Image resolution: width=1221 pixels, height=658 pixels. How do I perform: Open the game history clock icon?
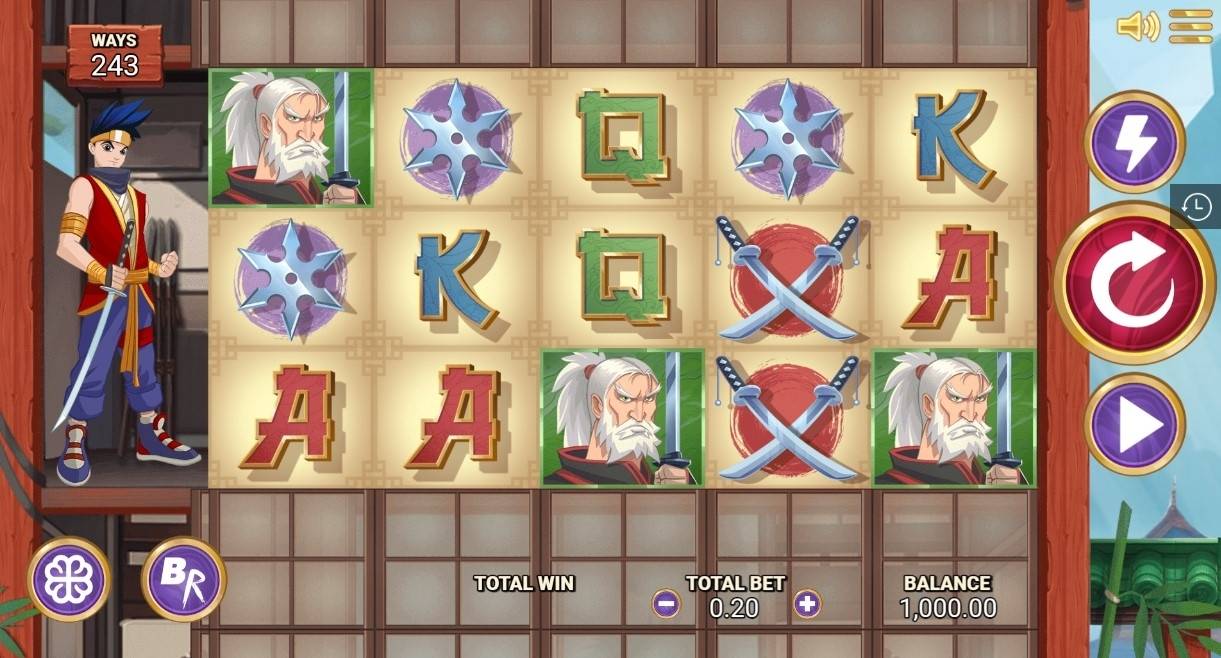pyautogui.click(x=1195, y=206)
